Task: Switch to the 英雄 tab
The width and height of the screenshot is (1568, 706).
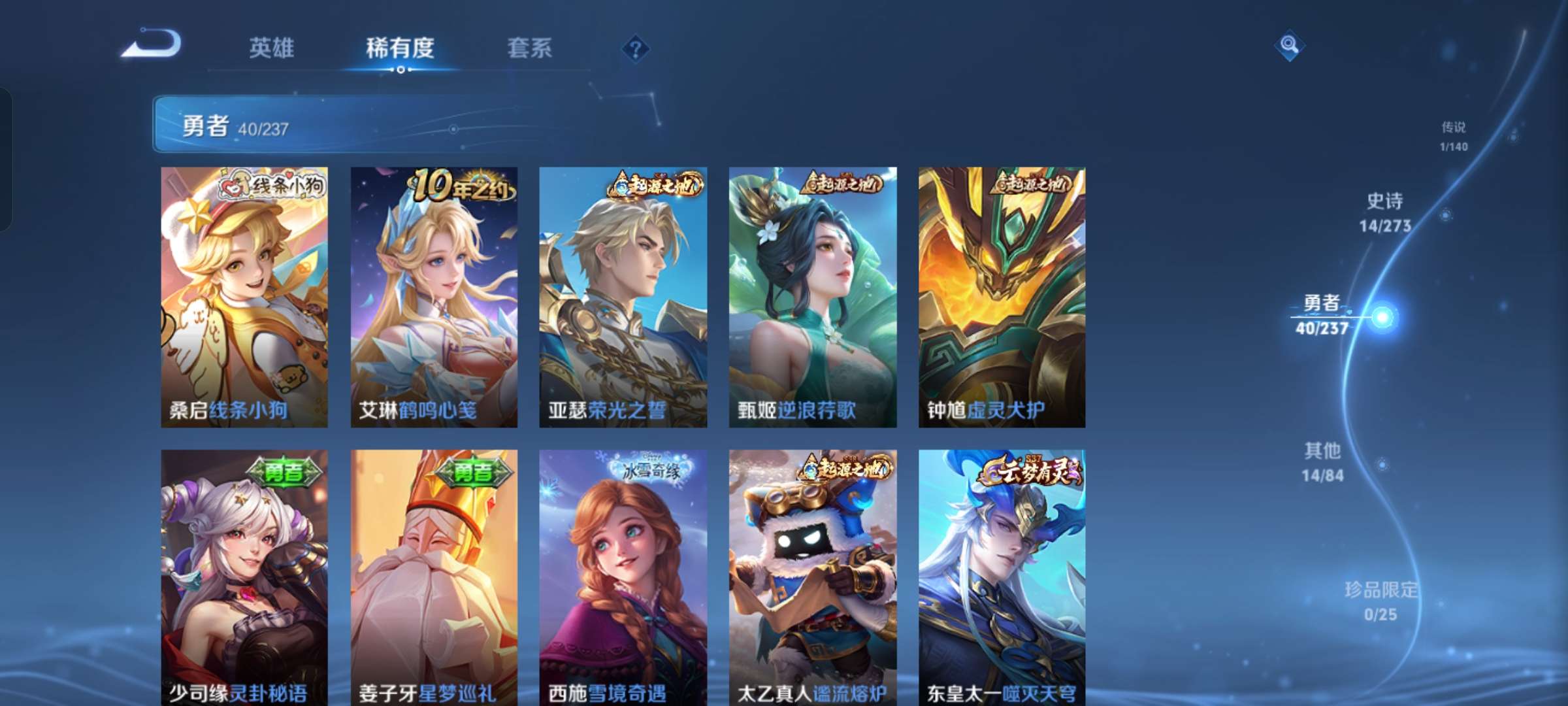Action: click(x=272, y=48)
